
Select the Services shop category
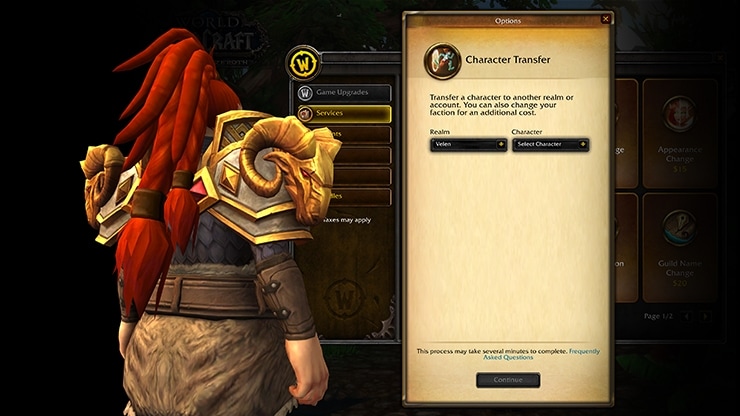click(x=343, y=113)
